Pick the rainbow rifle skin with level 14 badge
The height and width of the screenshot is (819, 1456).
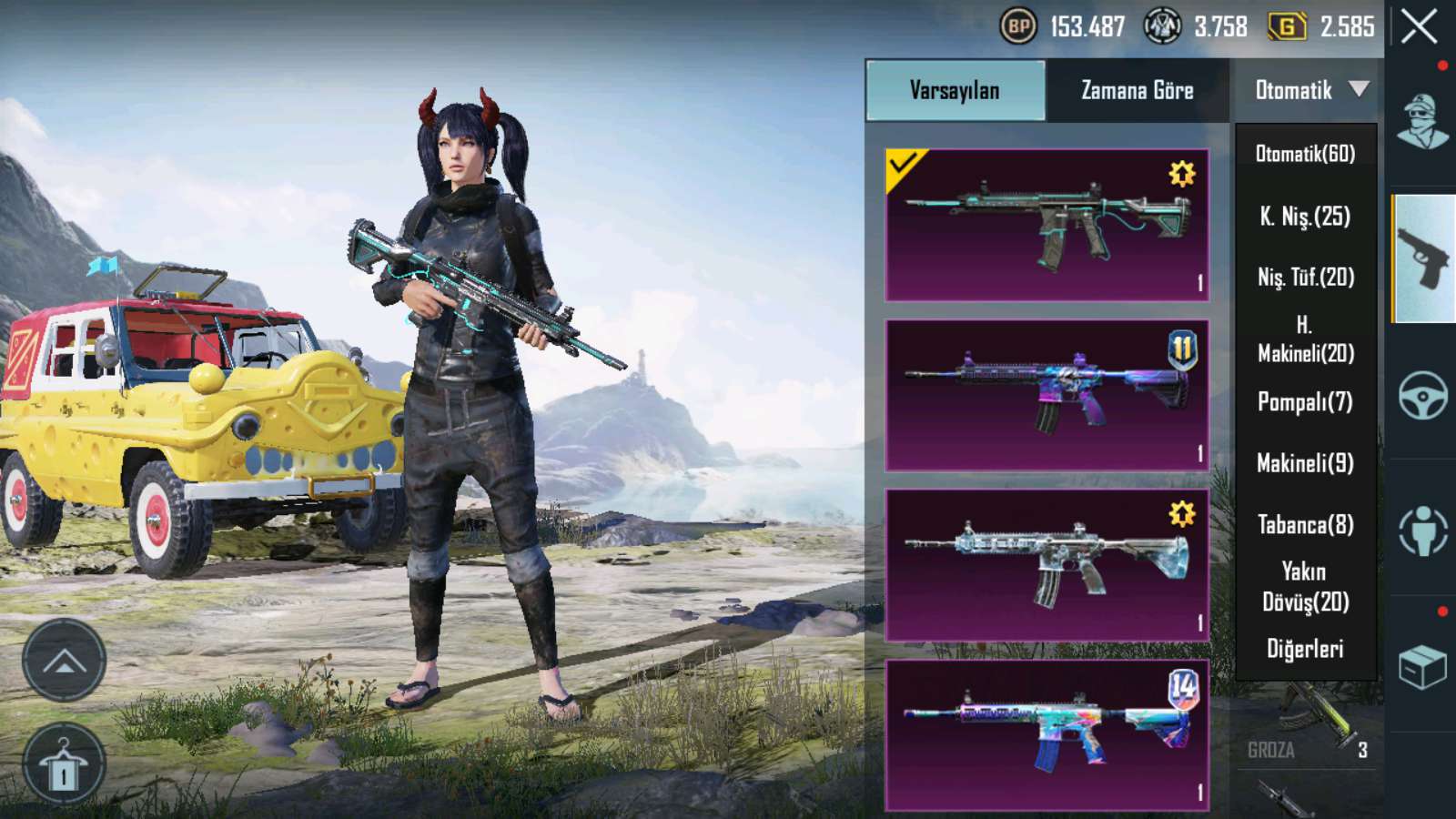pyautogui.click(x=1046, y=735)
